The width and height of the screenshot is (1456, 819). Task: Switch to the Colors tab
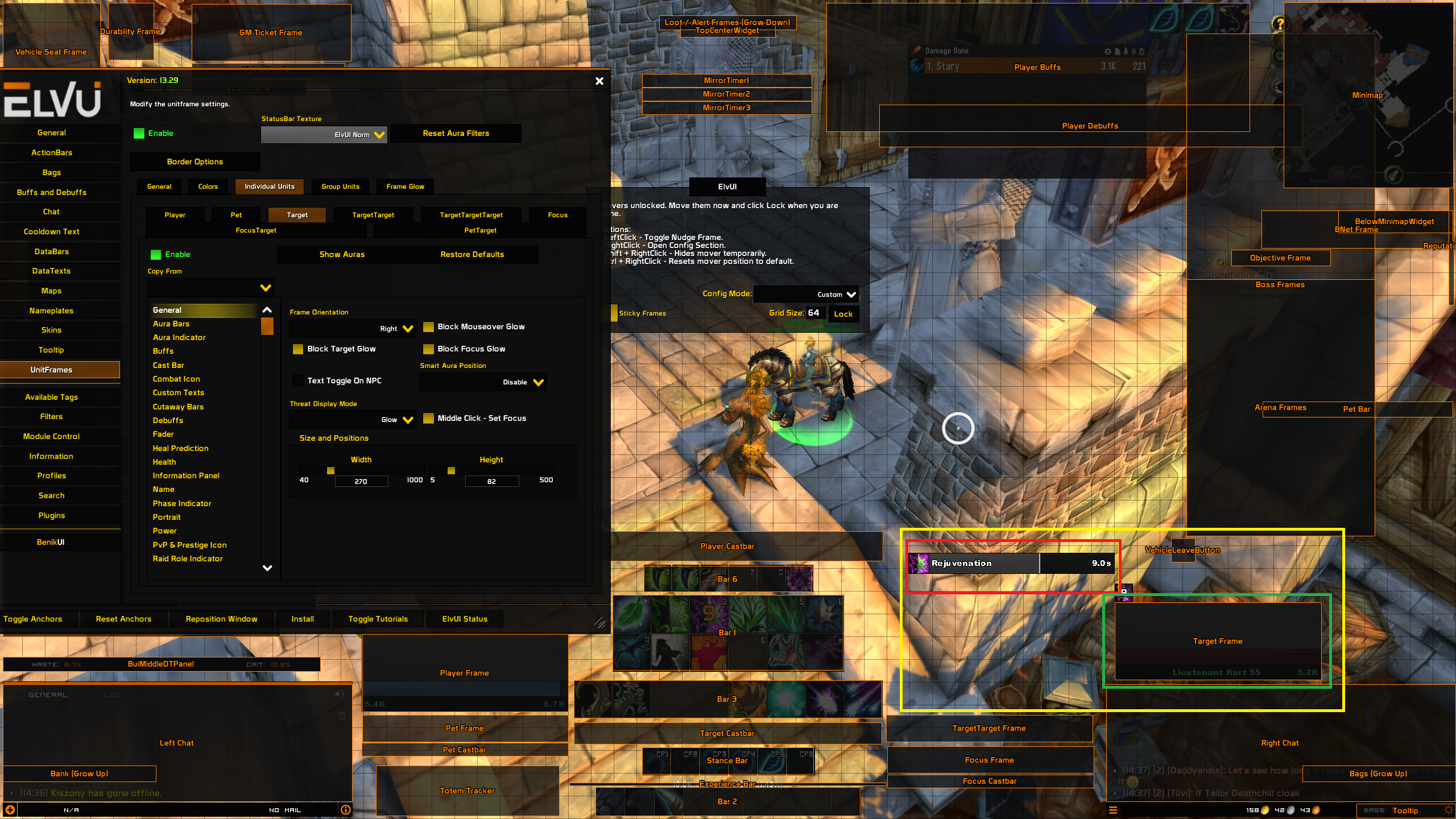(x=207, y=186)
